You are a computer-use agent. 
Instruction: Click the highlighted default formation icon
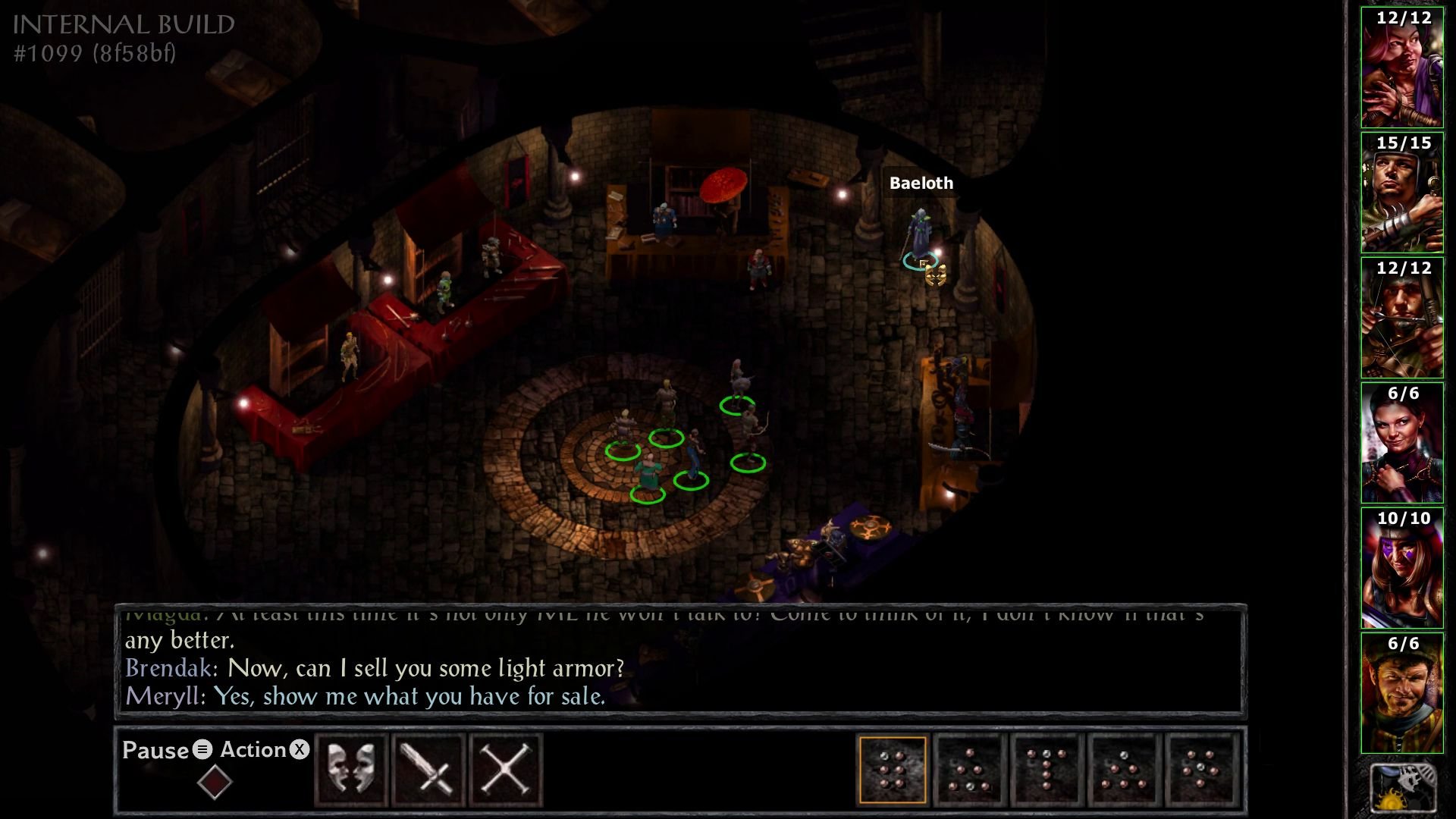[892, 768]
